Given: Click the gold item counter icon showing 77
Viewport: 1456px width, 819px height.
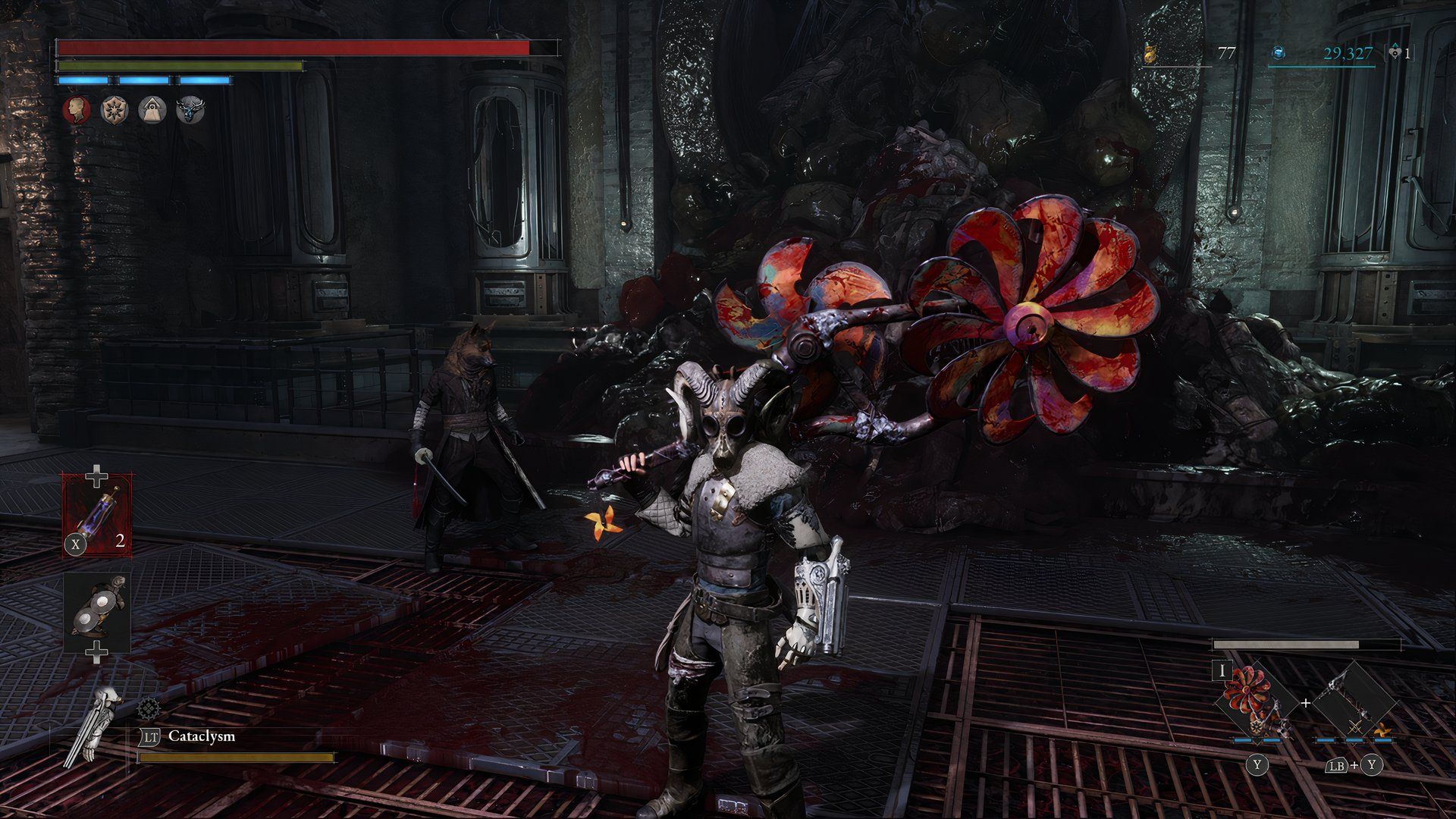Looking at the screenshot, I should [1150, 53].
